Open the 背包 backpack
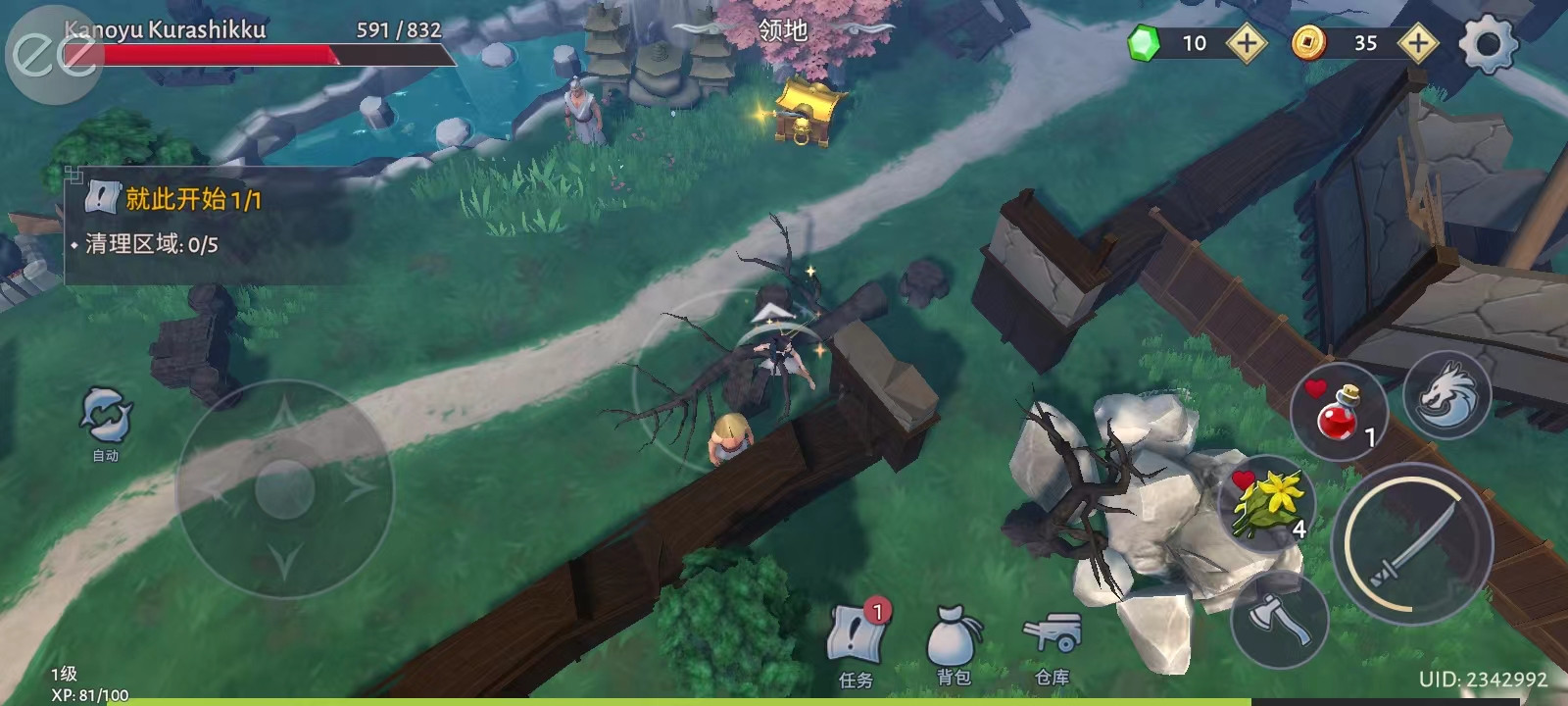 [953, 644]
